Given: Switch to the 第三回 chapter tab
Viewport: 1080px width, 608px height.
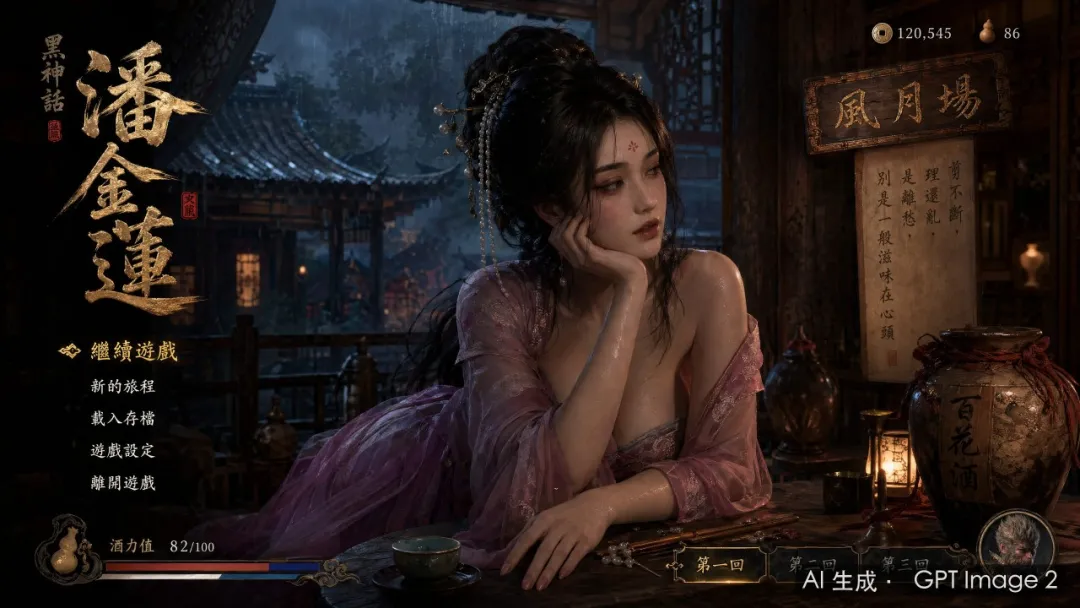Looking at the screenshot, I should point(905,563).
